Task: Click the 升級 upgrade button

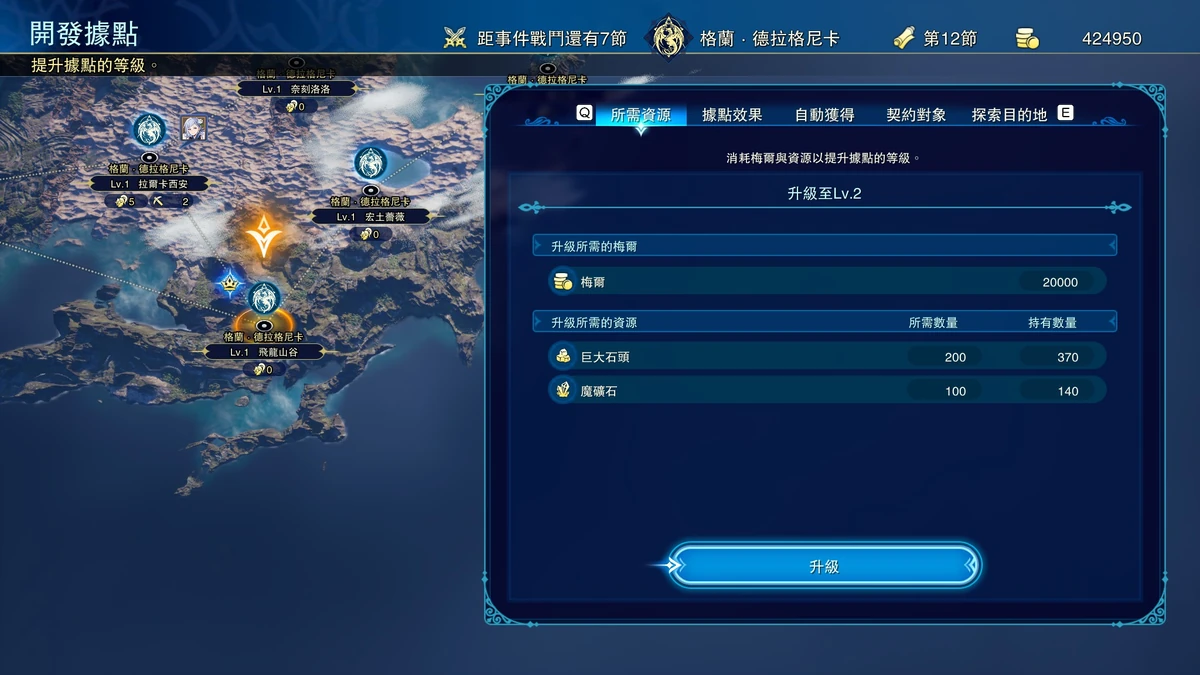Action: click(x=824, y=566)
